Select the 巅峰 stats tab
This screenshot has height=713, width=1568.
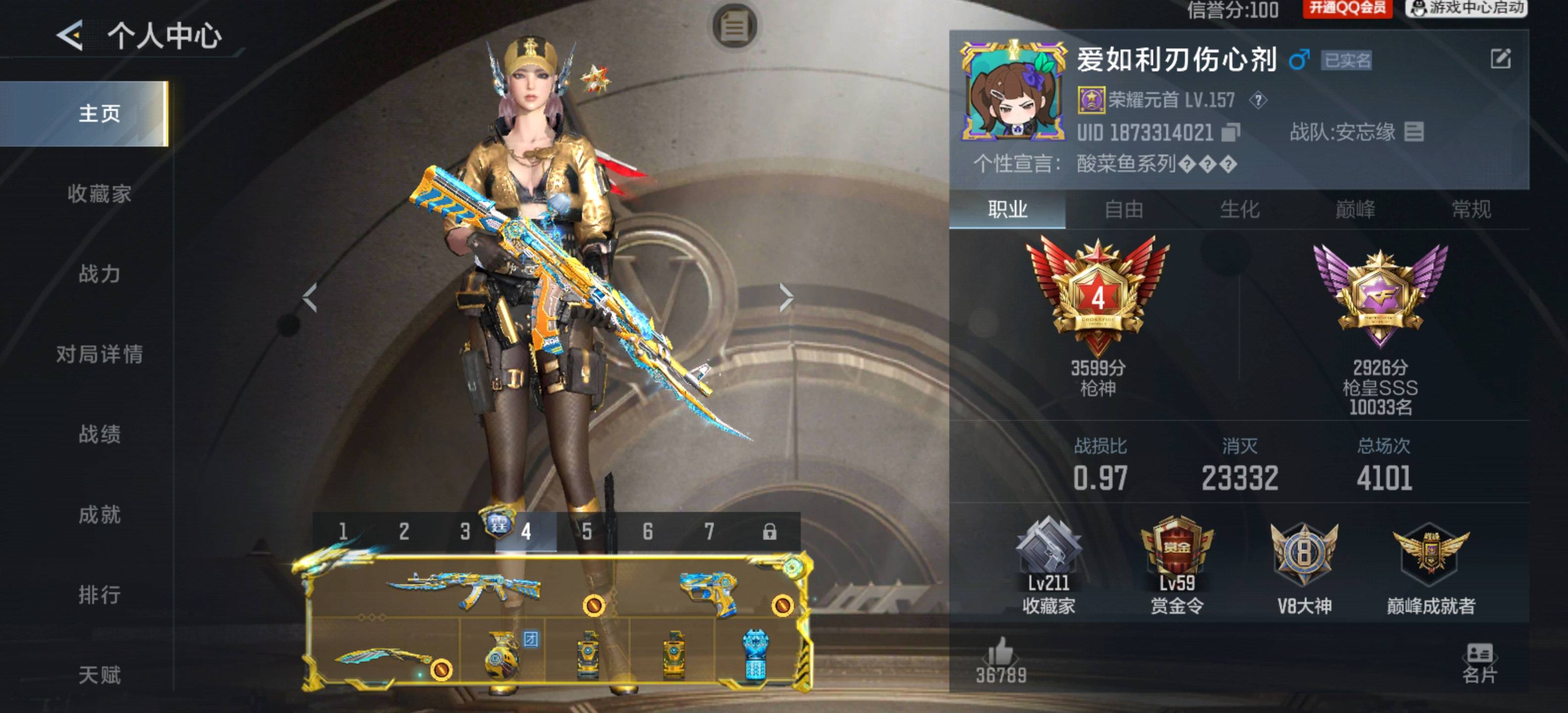tap(1355, 209)
